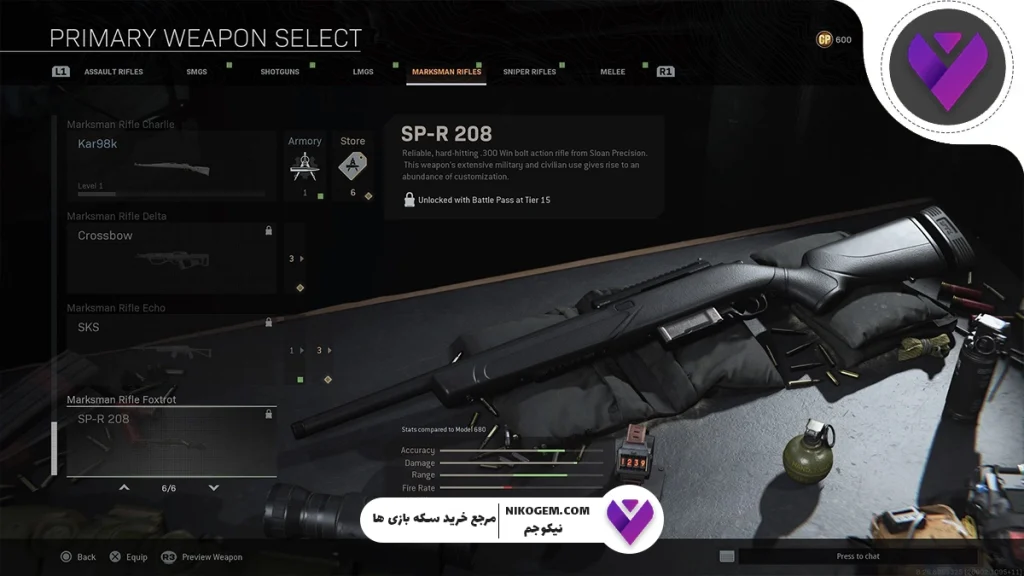Image resolution: width=1024 pixels, height=576 pixels.
Task: Open the Melee weapons tab
Action: coord(613,72)
